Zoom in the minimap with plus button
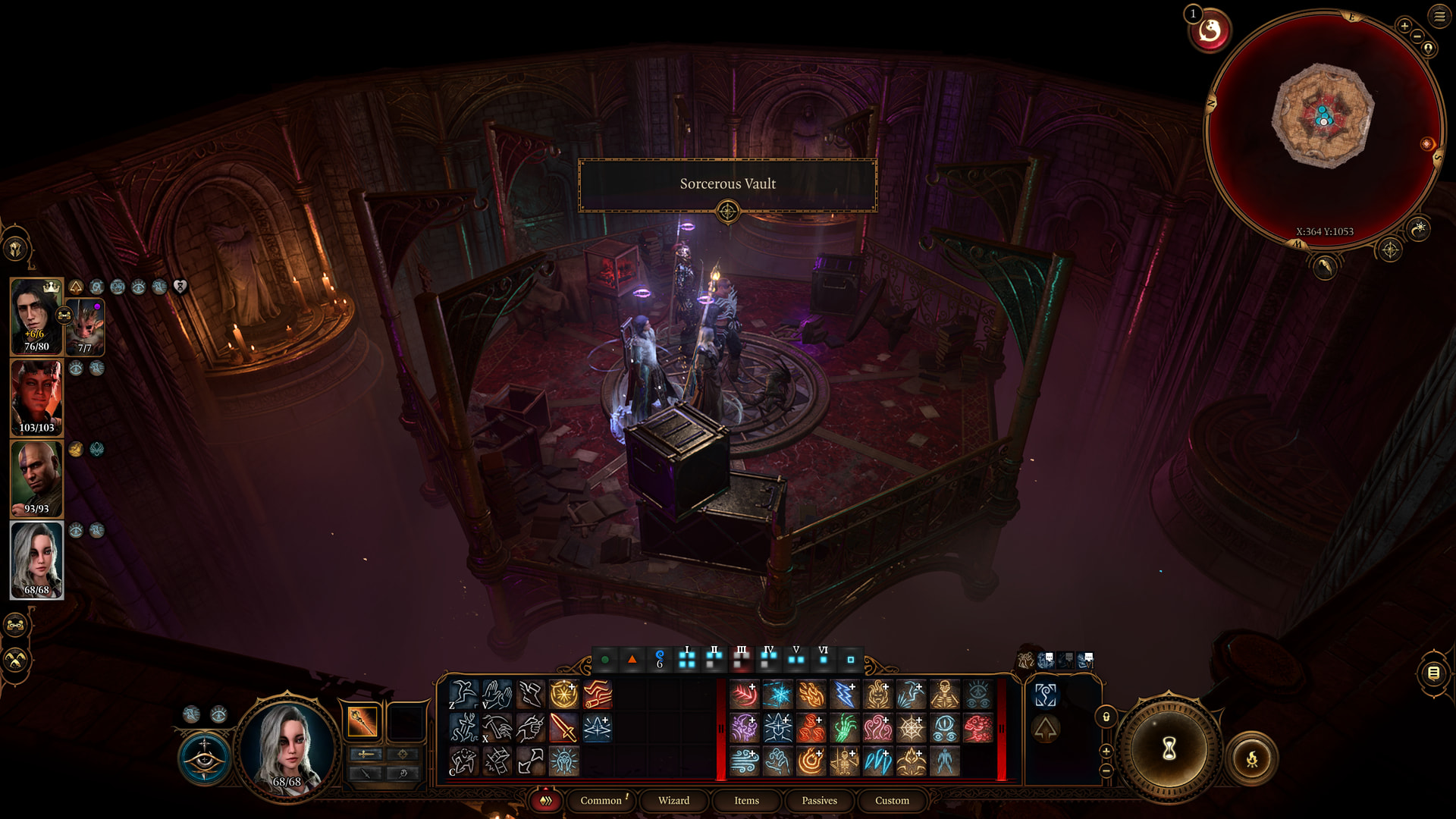 click(x=1404, y=26)
